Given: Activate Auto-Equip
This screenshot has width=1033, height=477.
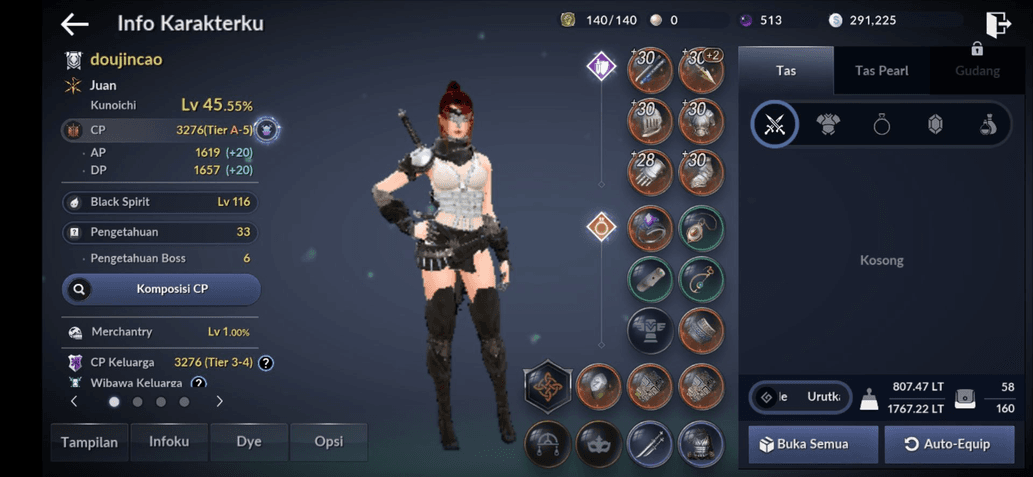Looking at the screenshot, I should pyautogui.click(x=949, y=444).
